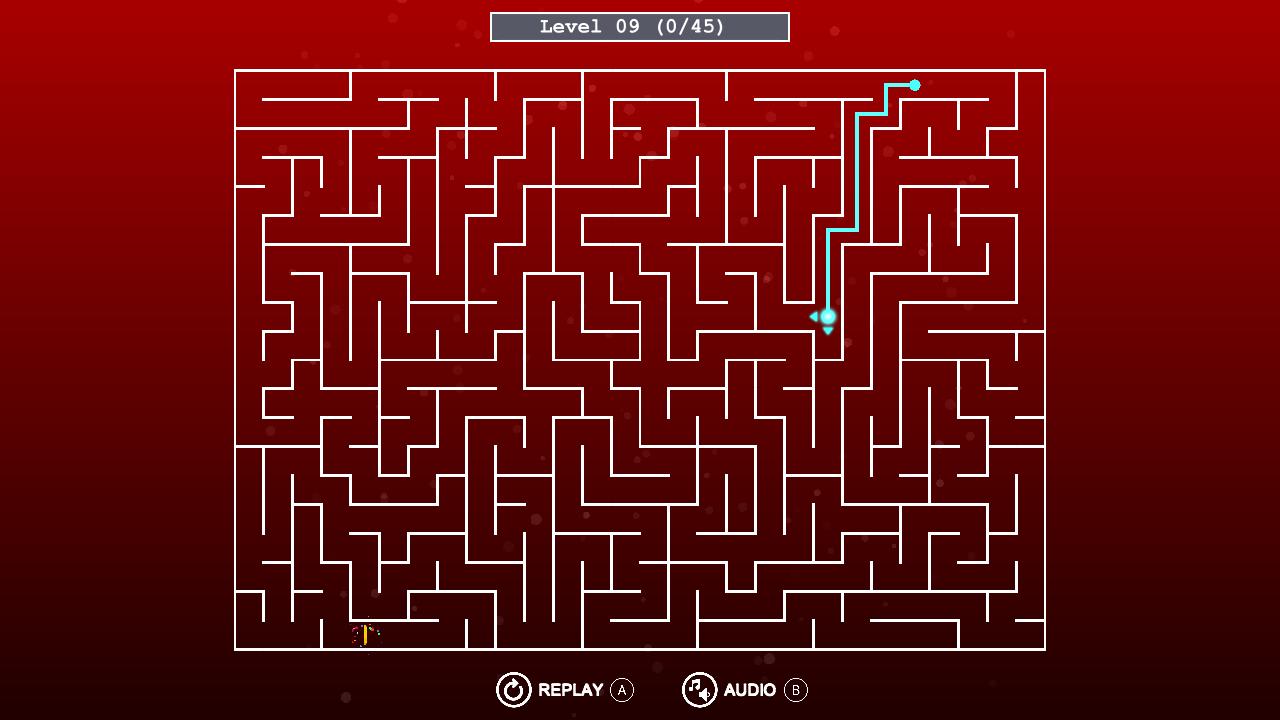Click the circled A gamepad badge
The height and width of the screenshot is (720, 1280).
coord(622,690)
